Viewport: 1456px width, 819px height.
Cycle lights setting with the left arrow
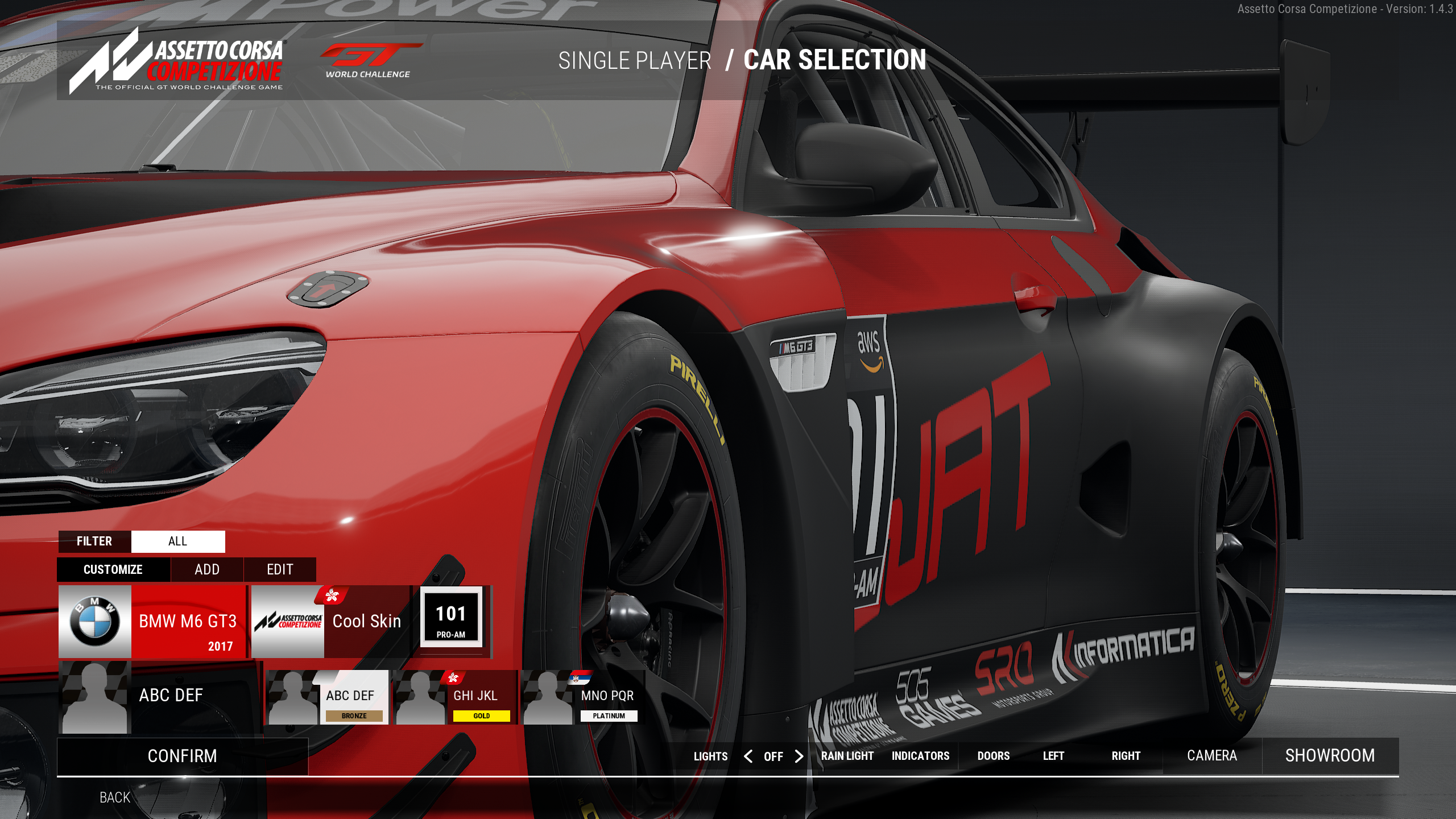[x=748, y=756]
